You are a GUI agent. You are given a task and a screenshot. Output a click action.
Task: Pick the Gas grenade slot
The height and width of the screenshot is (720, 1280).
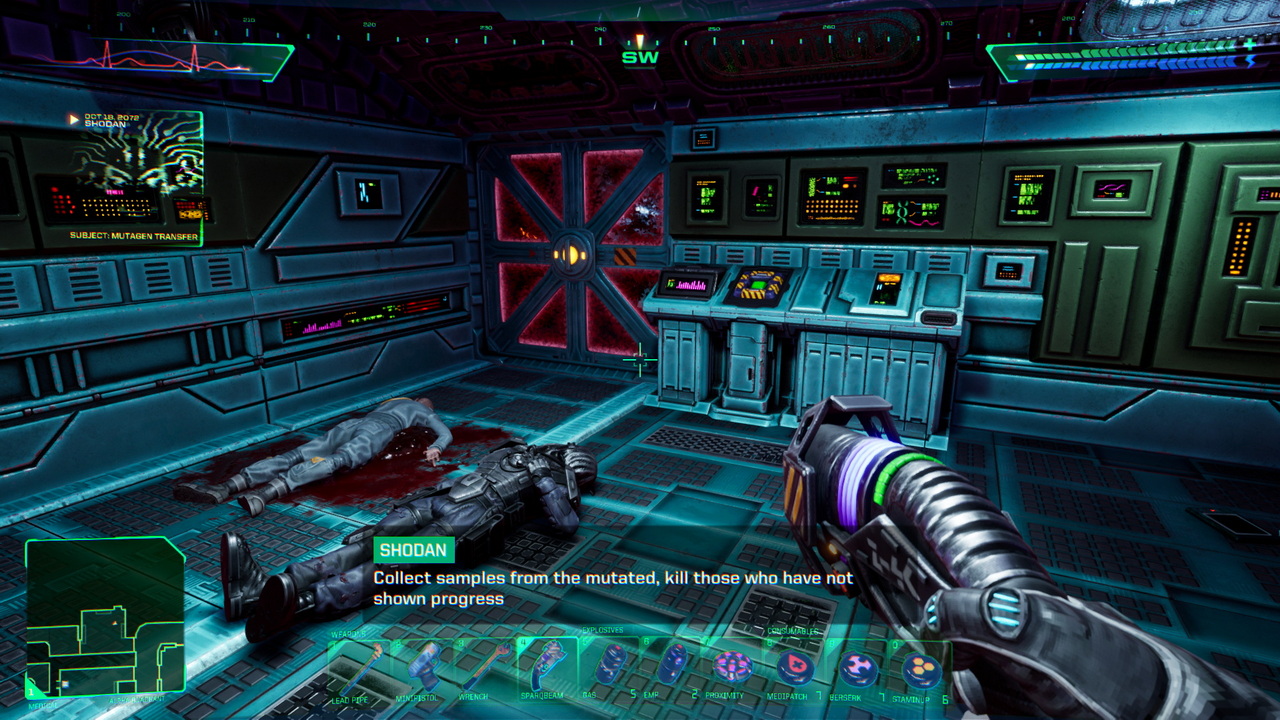click(x=611, y=666)
